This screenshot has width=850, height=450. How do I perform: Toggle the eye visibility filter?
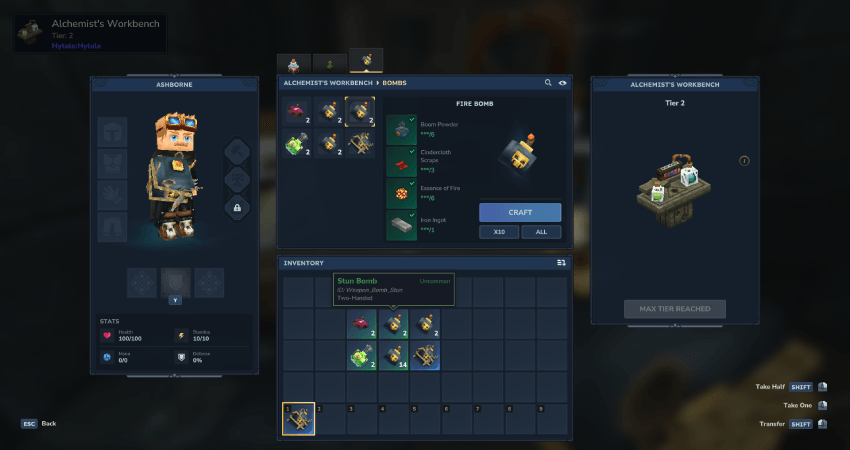point(562,83)
